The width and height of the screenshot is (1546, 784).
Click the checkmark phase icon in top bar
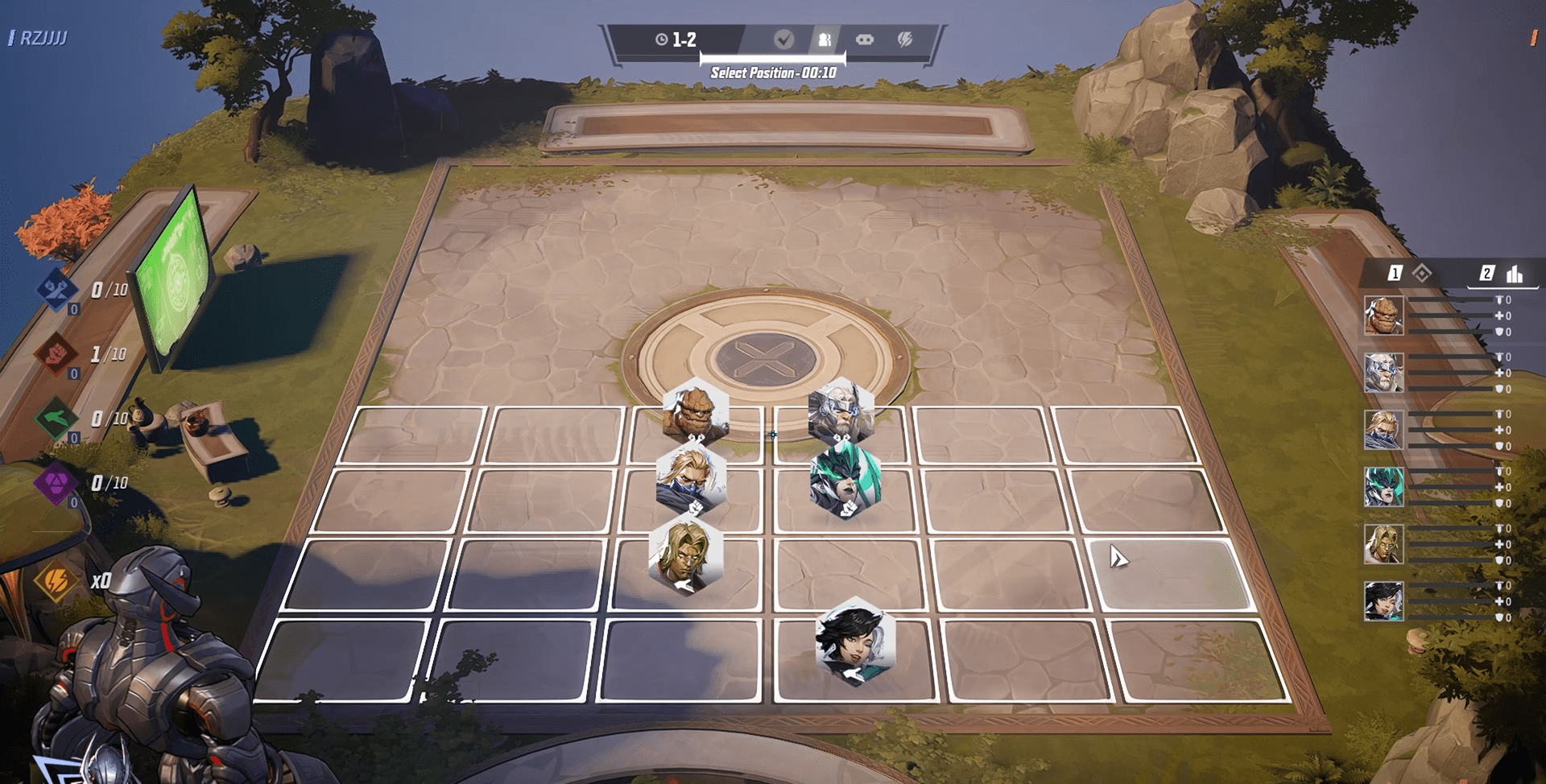tap(783, 39)
